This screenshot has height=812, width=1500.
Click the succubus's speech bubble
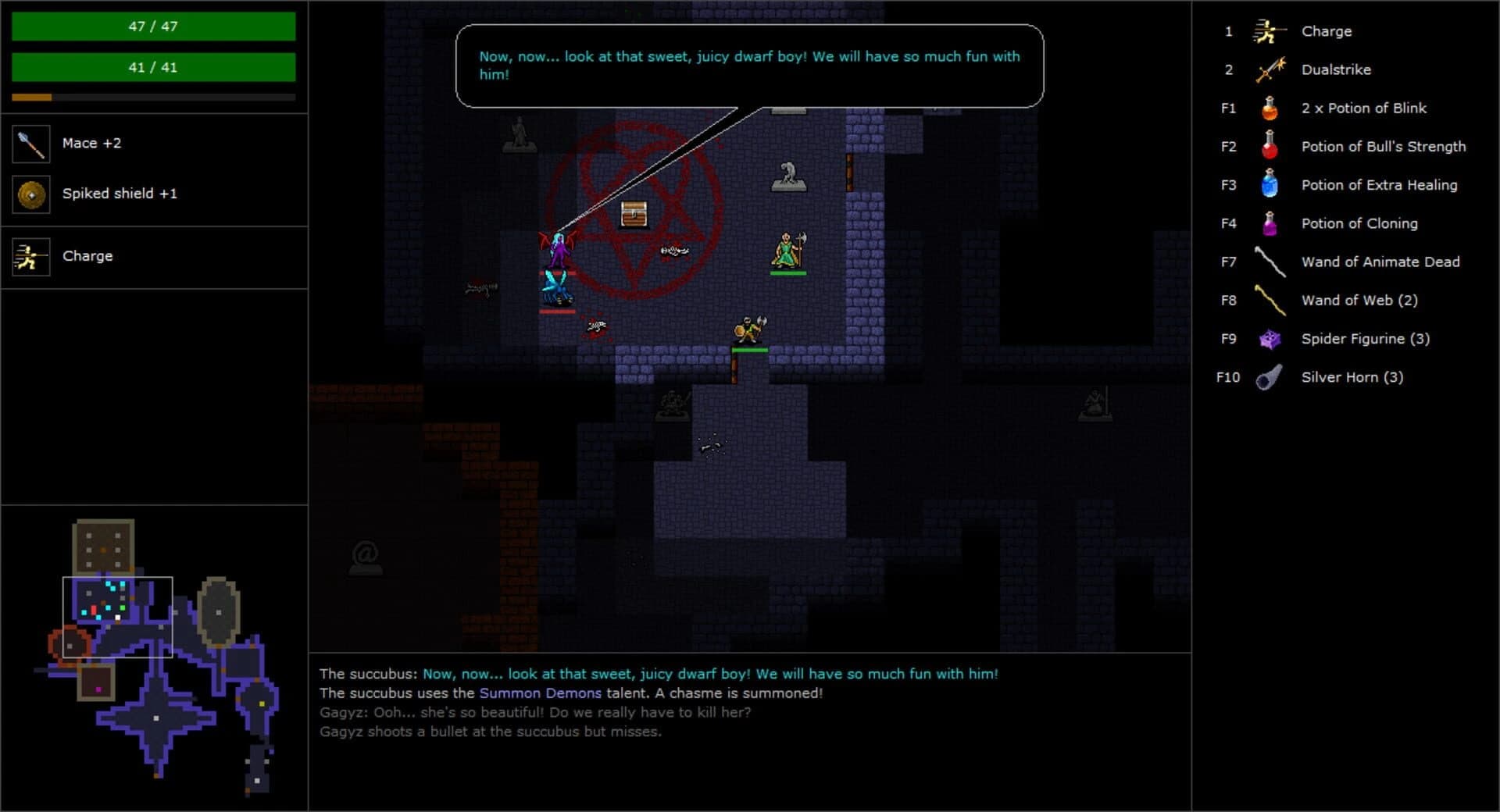click(748, 66)
